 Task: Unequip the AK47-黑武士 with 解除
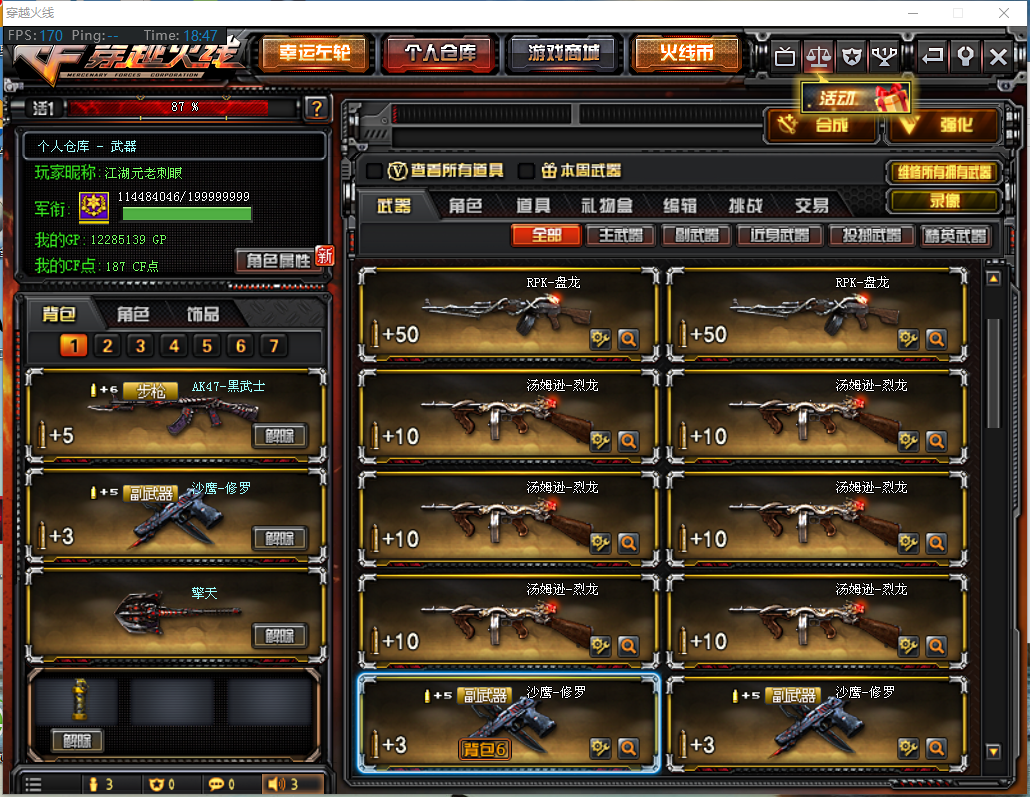(279, 436)
